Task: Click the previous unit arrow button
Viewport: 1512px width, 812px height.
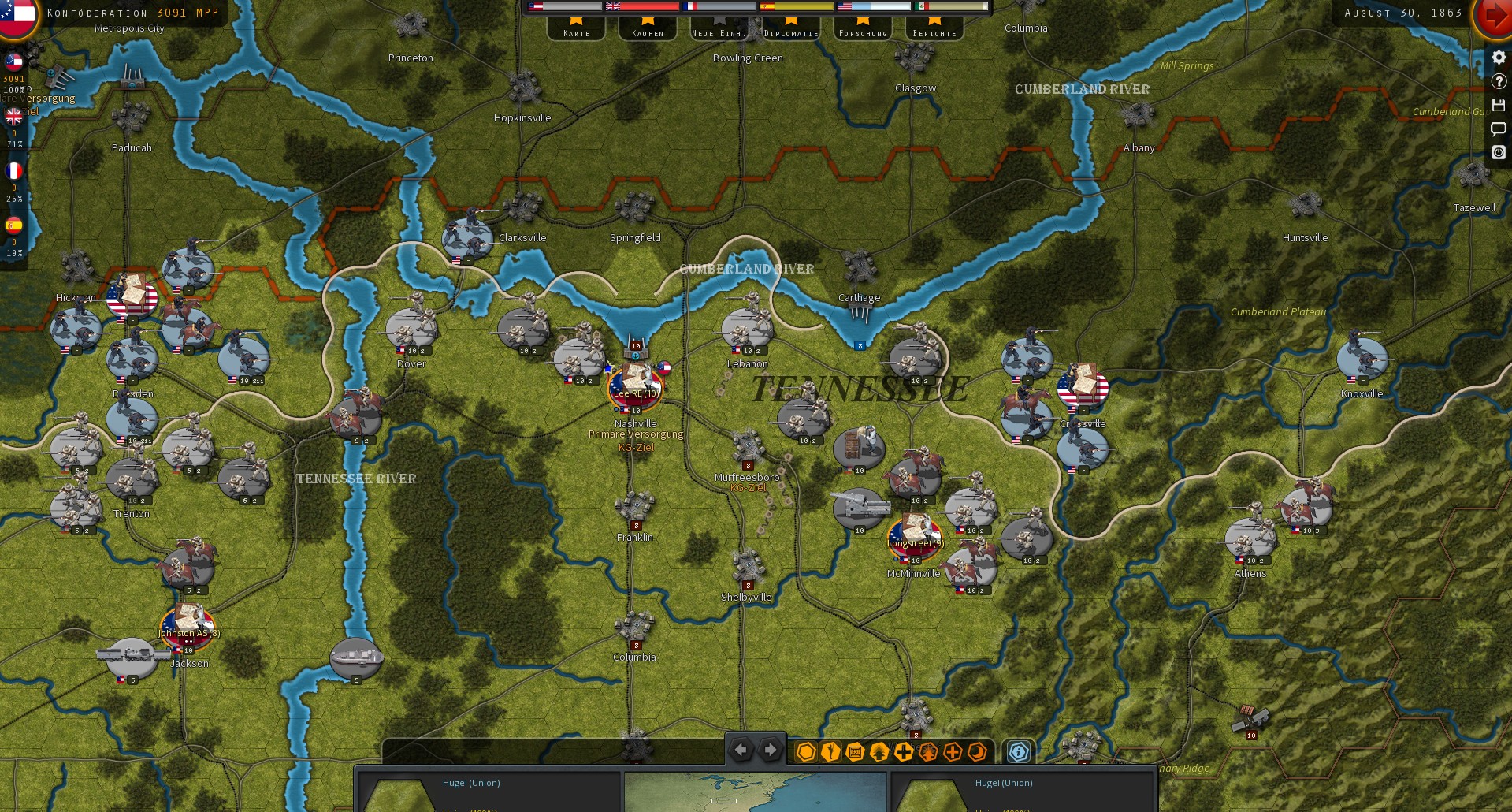Action: (740, 750)
